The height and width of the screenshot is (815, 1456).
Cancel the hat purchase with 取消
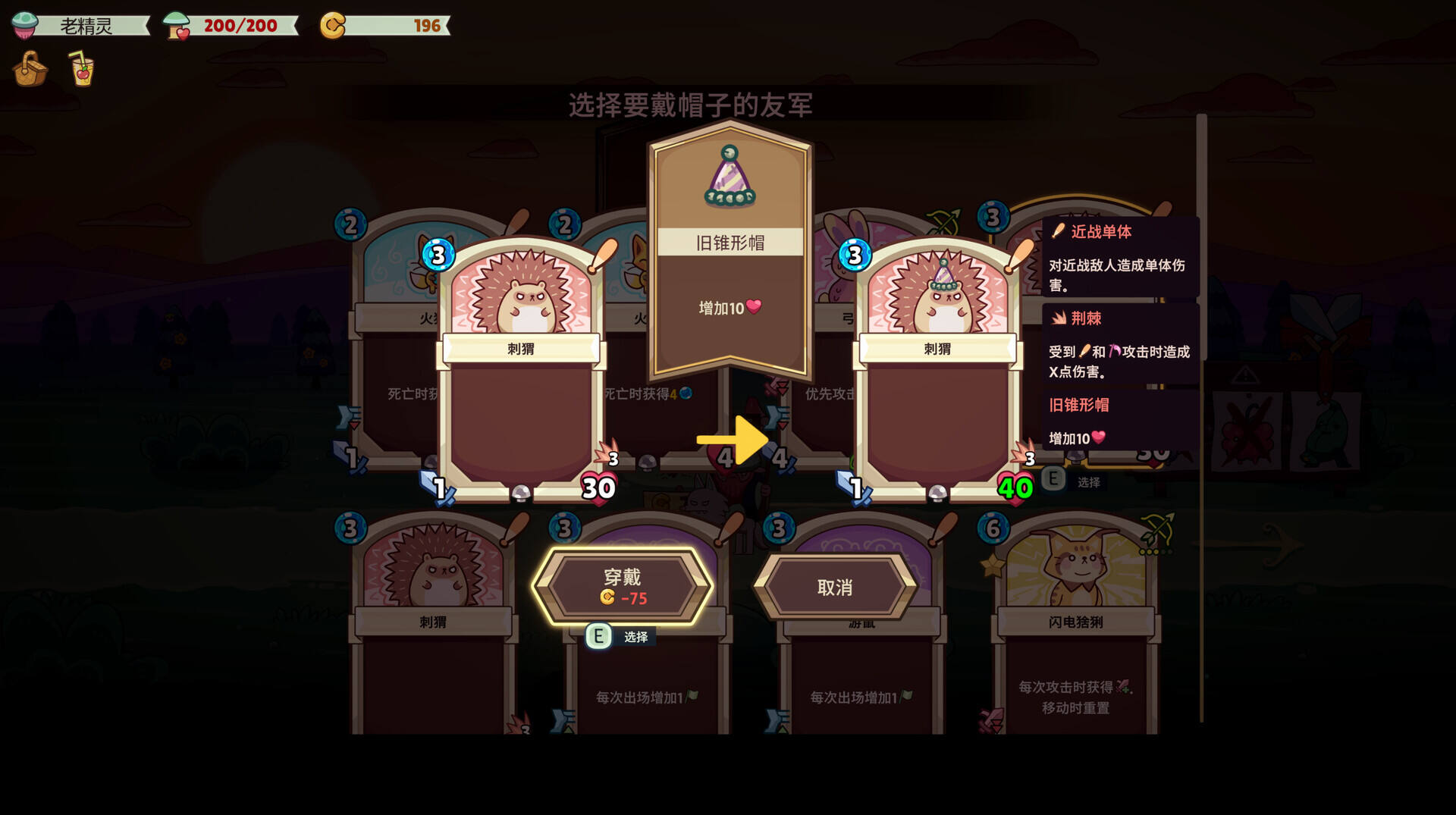(834, 588)
